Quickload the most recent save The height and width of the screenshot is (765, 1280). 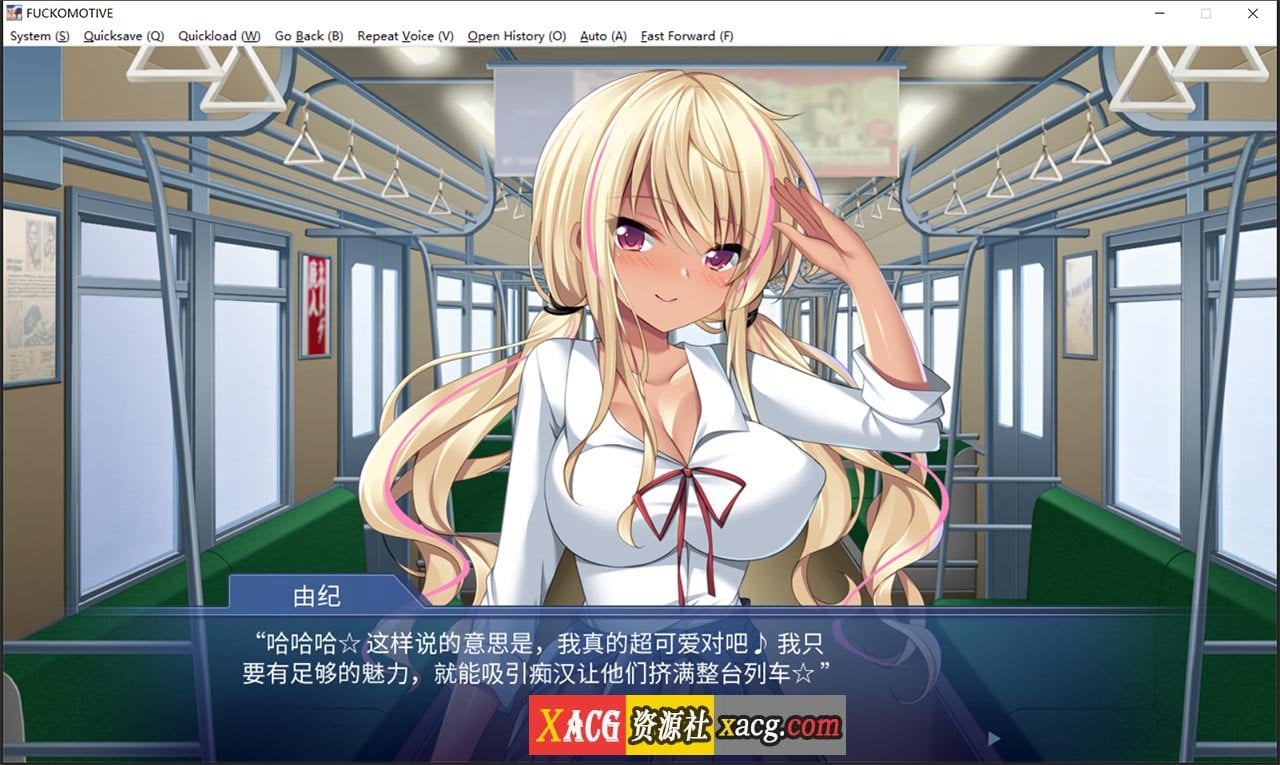tap(218, 36)
